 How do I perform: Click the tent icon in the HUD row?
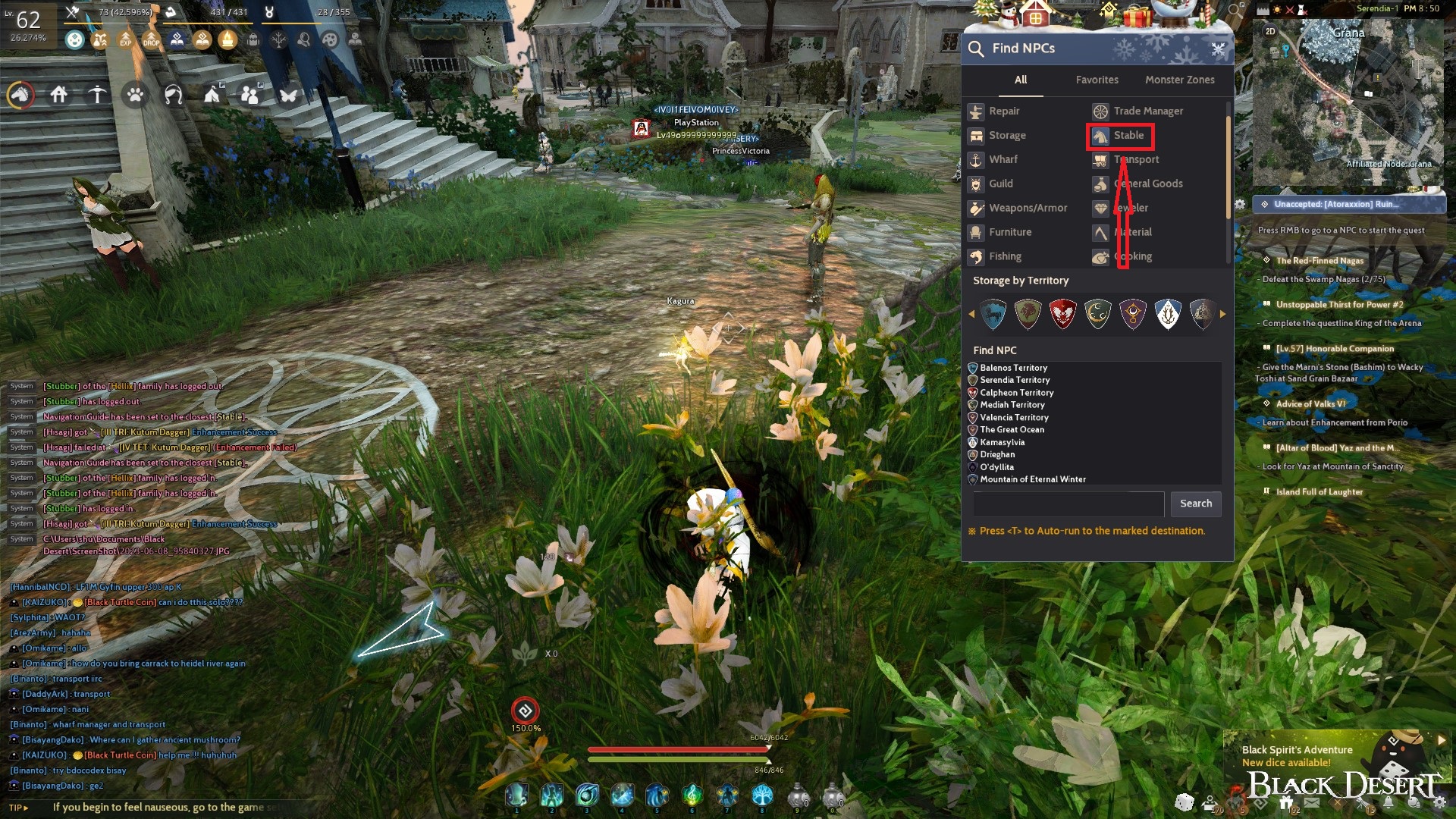point(212,96)
